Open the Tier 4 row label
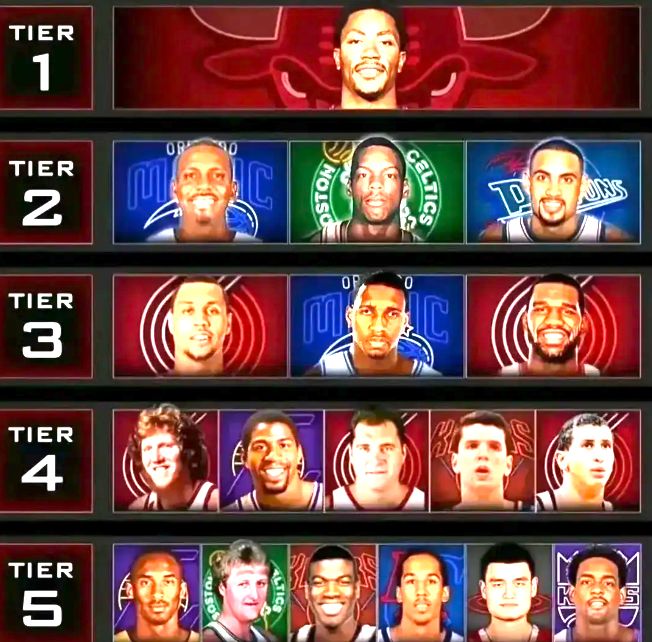 (x=46, y=459)
